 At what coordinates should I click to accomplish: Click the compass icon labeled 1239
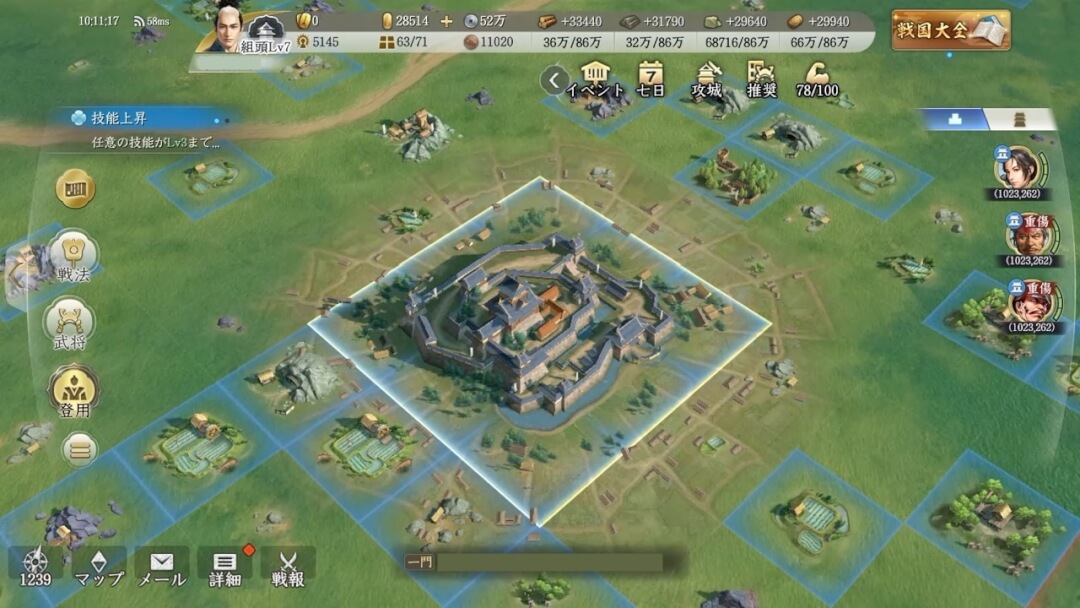(35, 567)
